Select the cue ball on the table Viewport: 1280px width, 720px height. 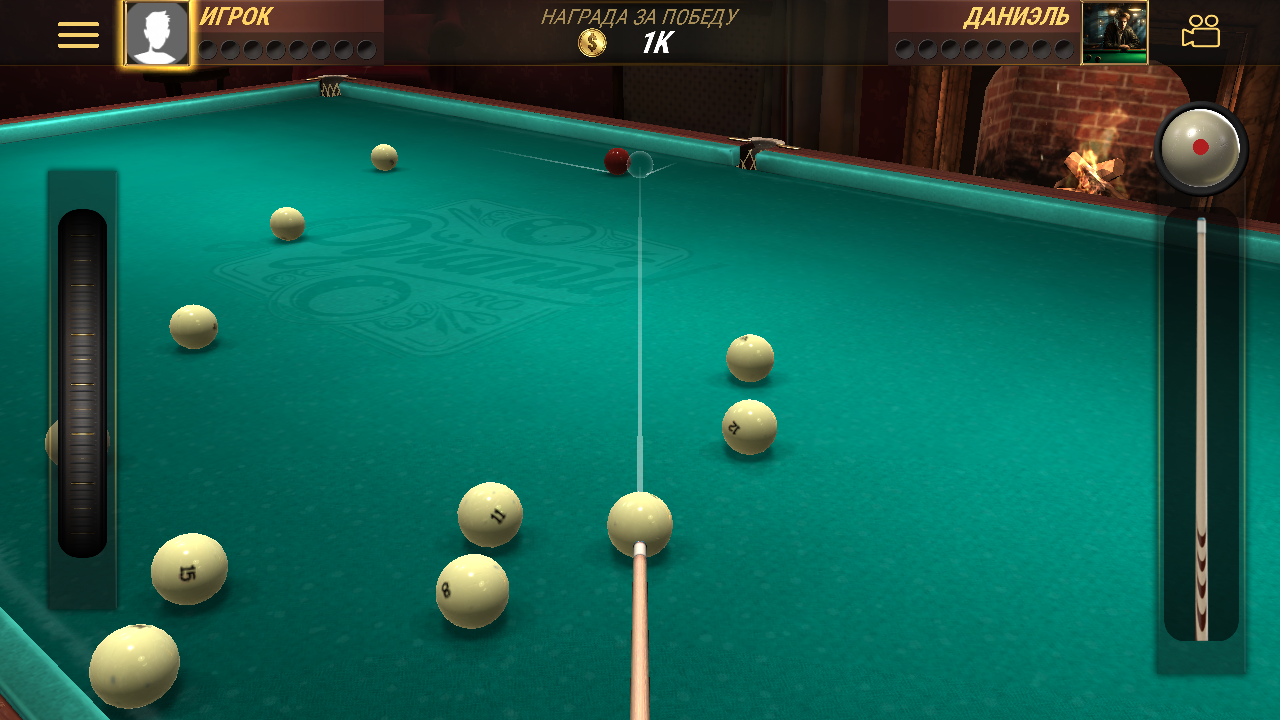(640, 524)
